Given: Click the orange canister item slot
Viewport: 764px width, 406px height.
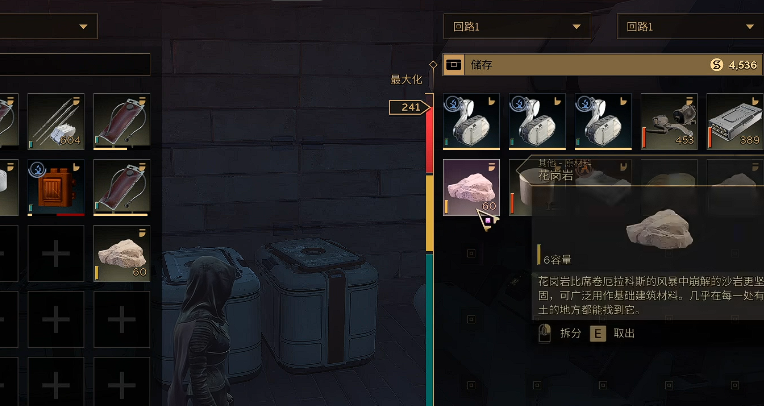Looking at the screenshot, I should 55,187.
